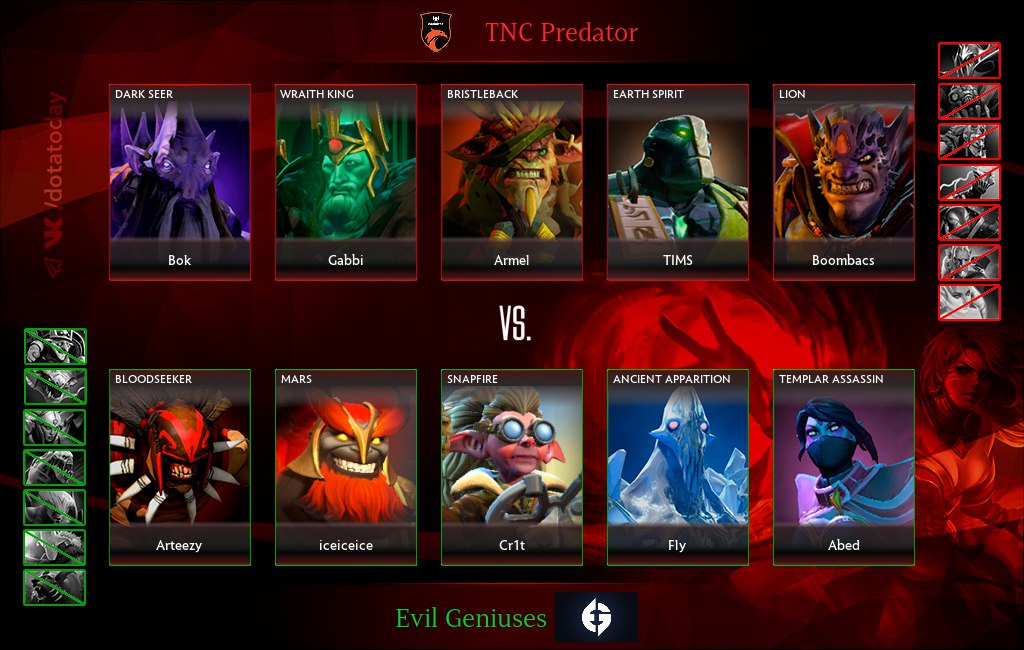Image resolution: width=1024 pixels, height=650 pixels.
Task: Select iceiceice's Mars hero card
Action: coord(346,467)
